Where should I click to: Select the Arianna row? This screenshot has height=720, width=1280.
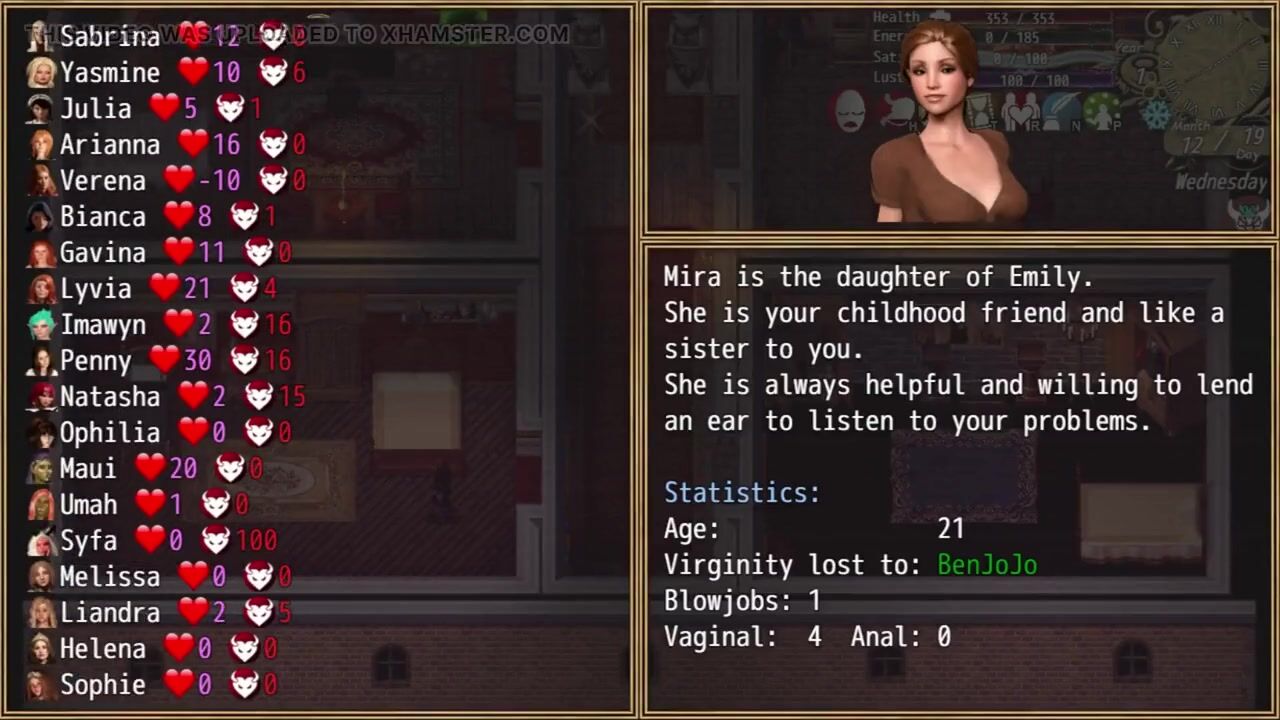[109, 145]
